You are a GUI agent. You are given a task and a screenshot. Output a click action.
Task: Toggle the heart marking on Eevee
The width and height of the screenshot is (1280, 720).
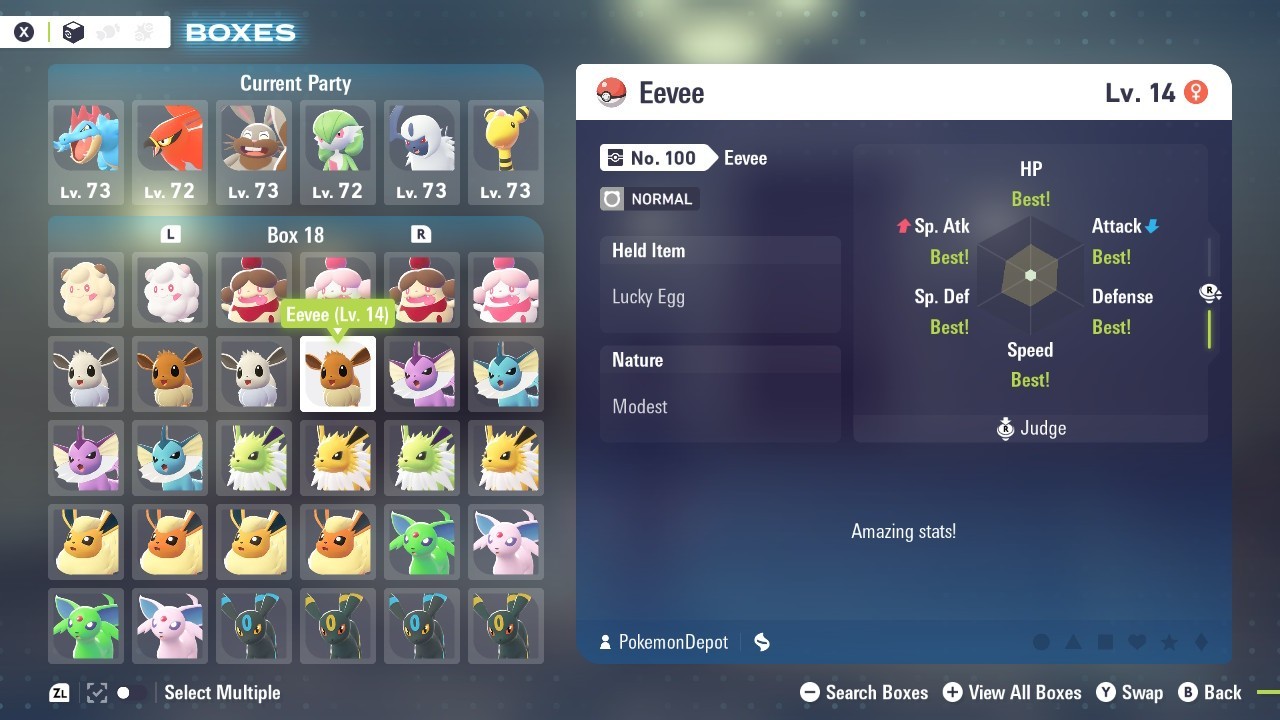[x=1136, y=643]
